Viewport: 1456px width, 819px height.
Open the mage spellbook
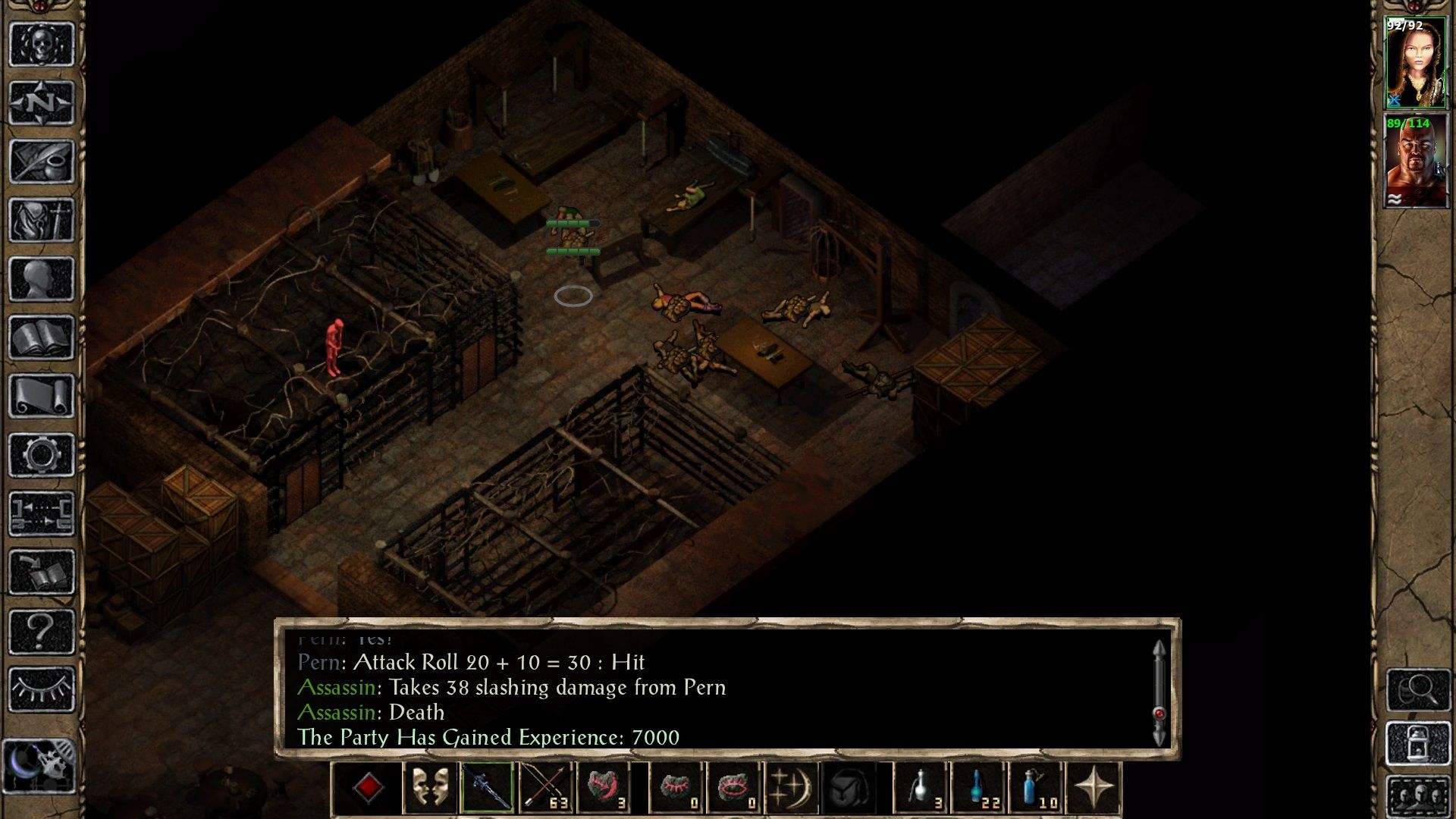41,337
